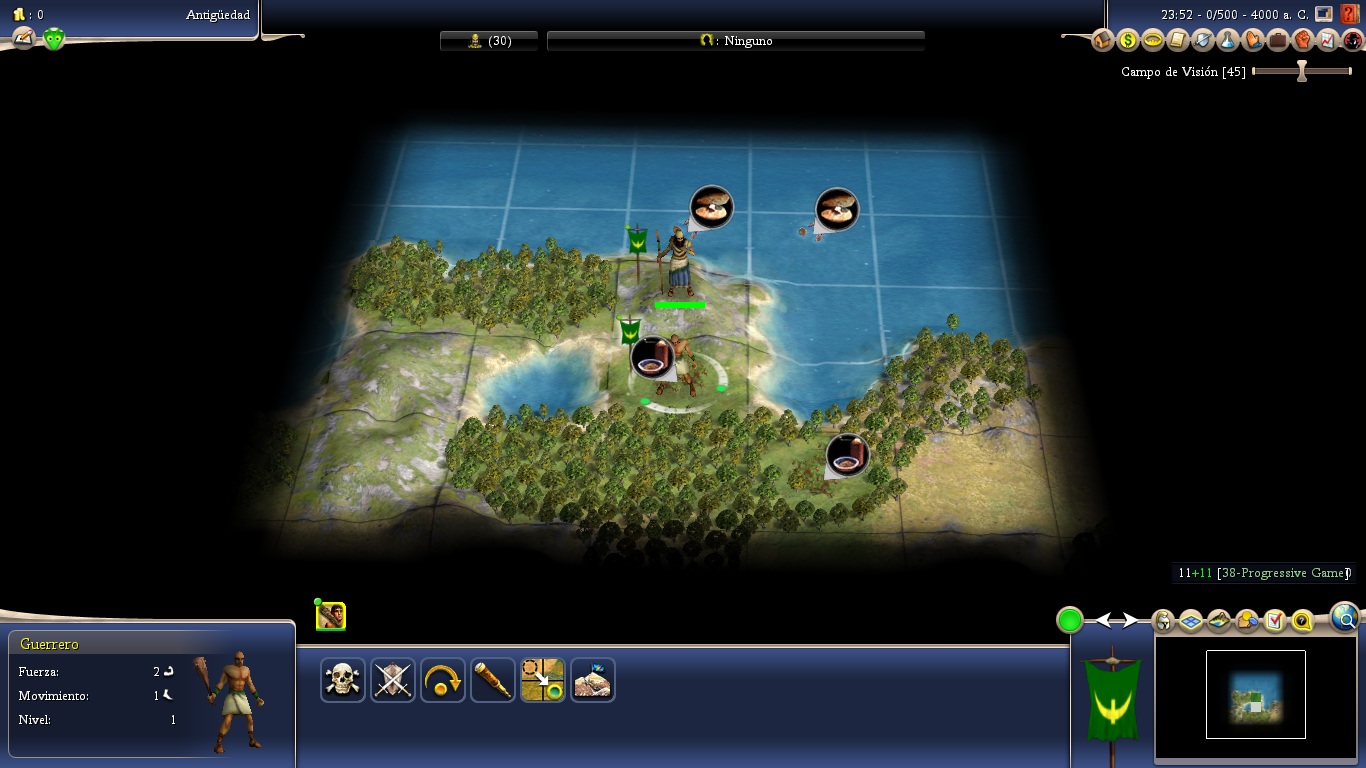The height and width of the screenshot is (768, 1366).
Task: Open the military advisor sword-and-shield icon
Action: (1203, 41)
